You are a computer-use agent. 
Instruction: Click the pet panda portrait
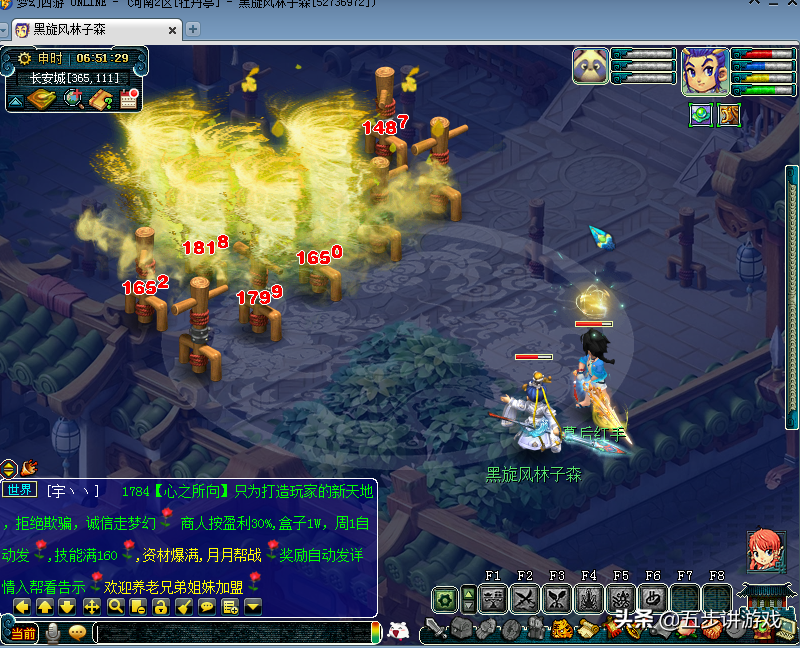click(x=590, y=66)
